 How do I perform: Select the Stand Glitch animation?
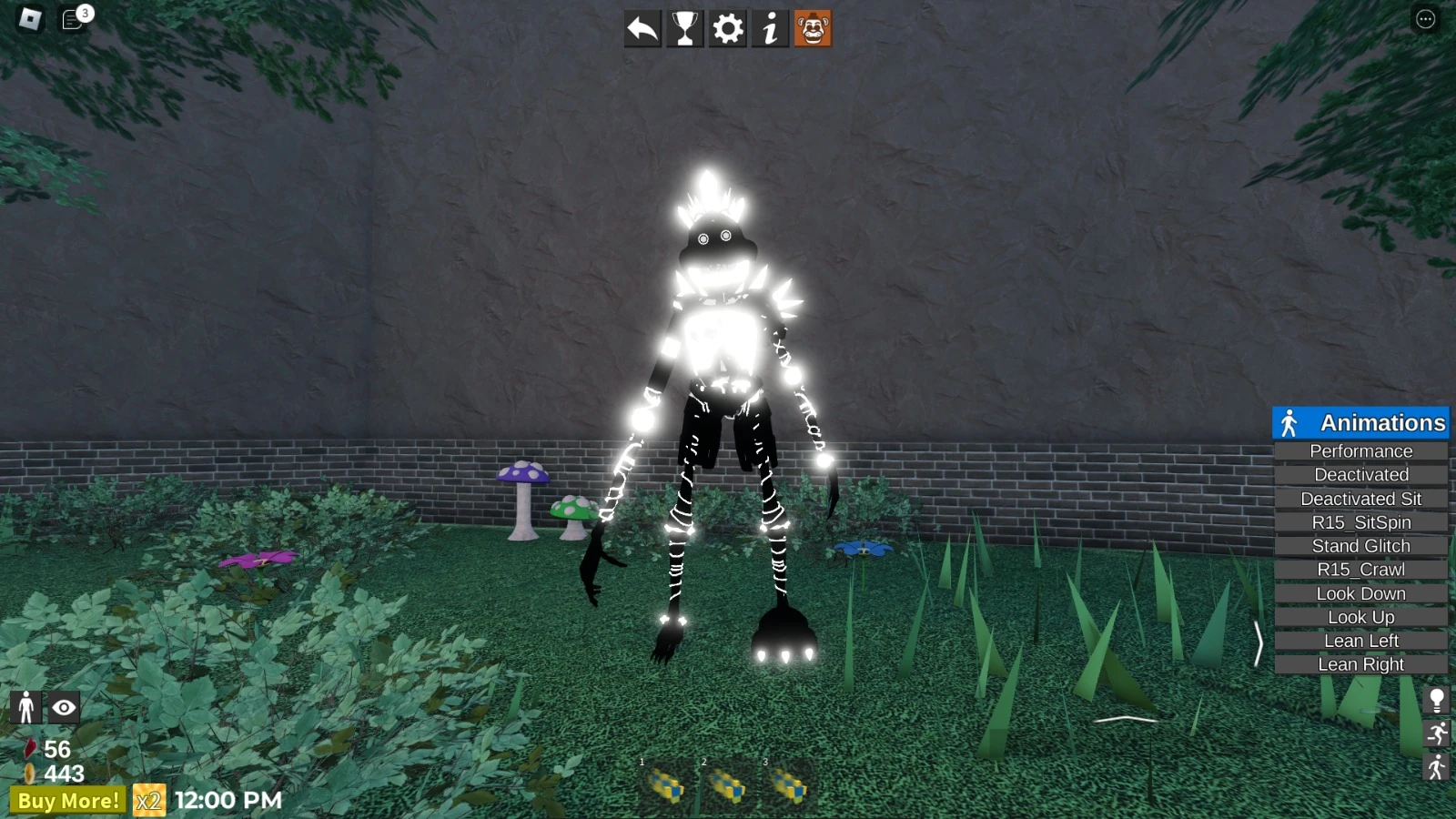coord(1360,545)
